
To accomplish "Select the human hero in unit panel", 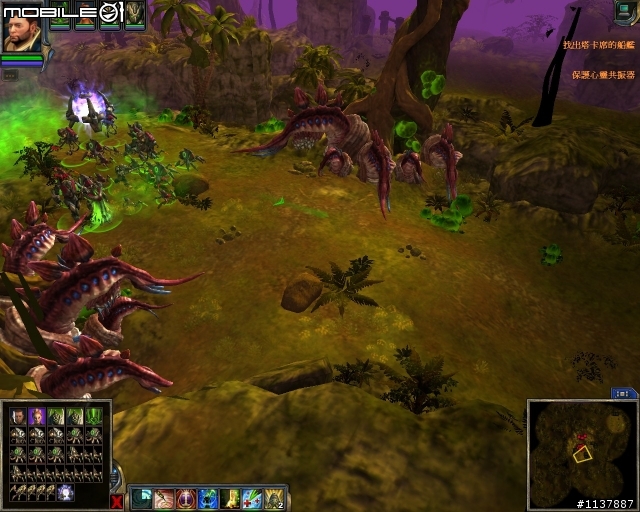I will (x=18, y=416).
